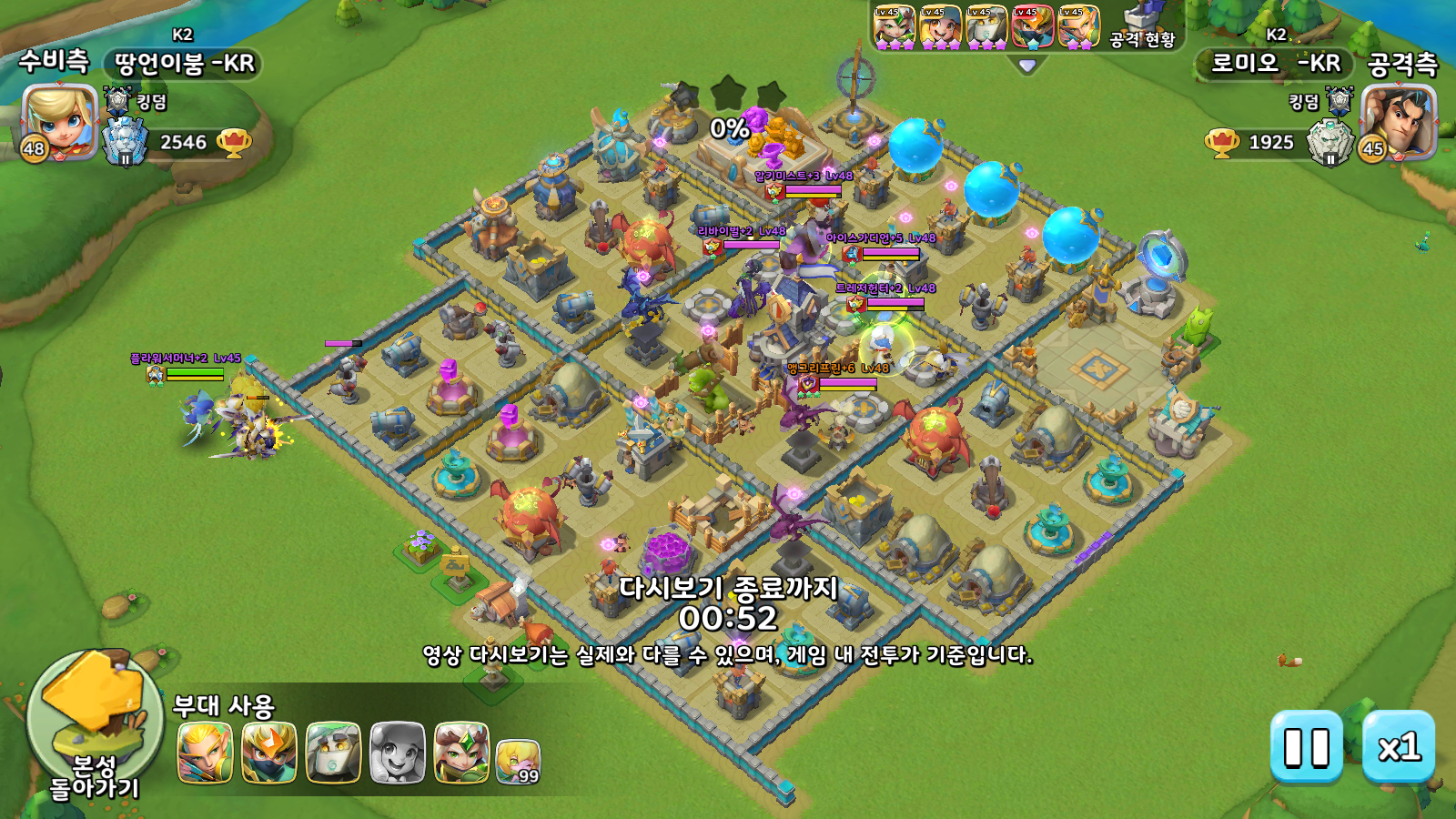
Task: Inspect the attacker's kingdom crest badge
Action: coord(1340,100)
